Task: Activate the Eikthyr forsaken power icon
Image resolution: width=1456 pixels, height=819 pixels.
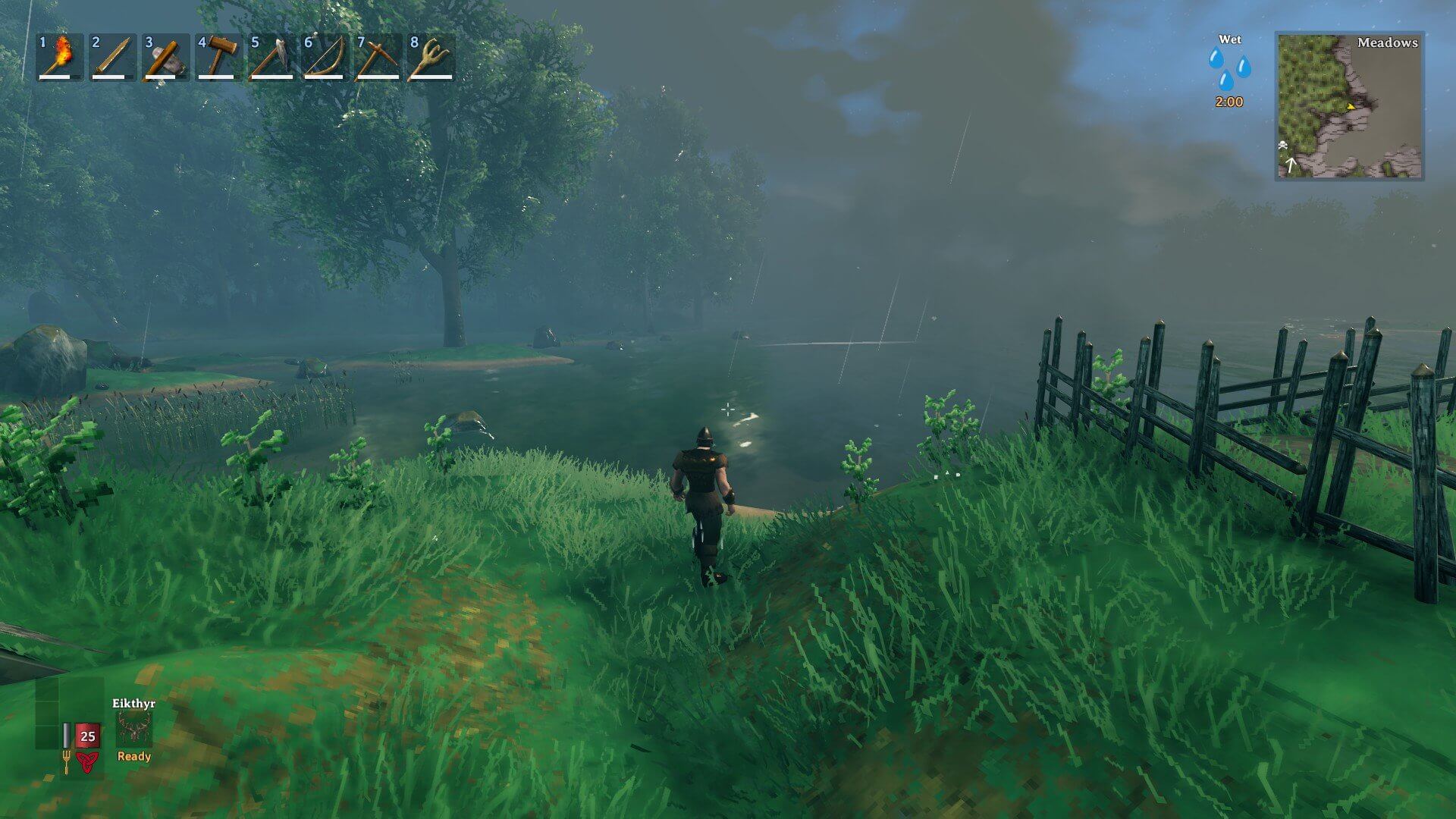Action: (134, 730)
